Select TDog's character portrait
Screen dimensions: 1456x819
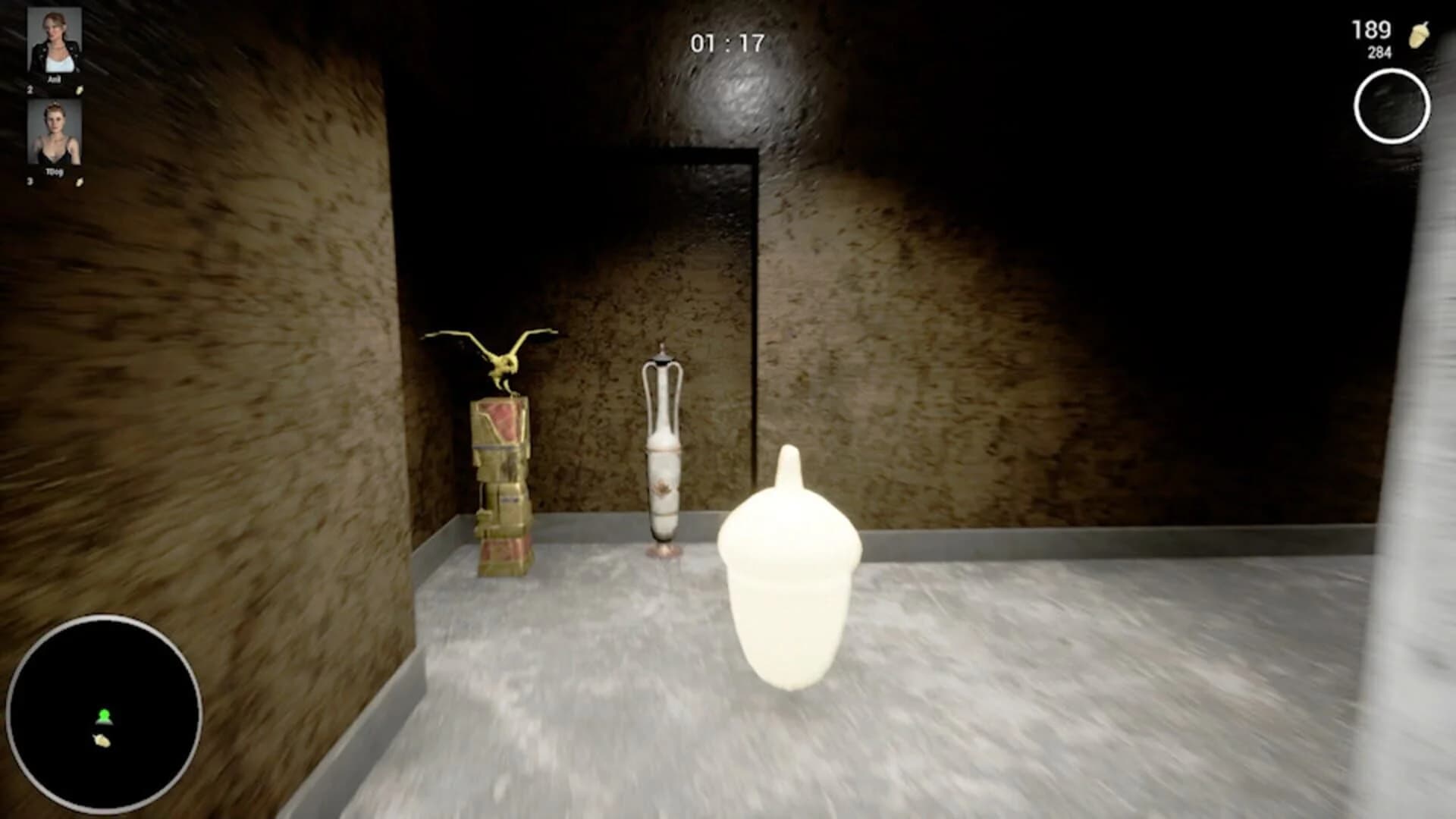53,133
